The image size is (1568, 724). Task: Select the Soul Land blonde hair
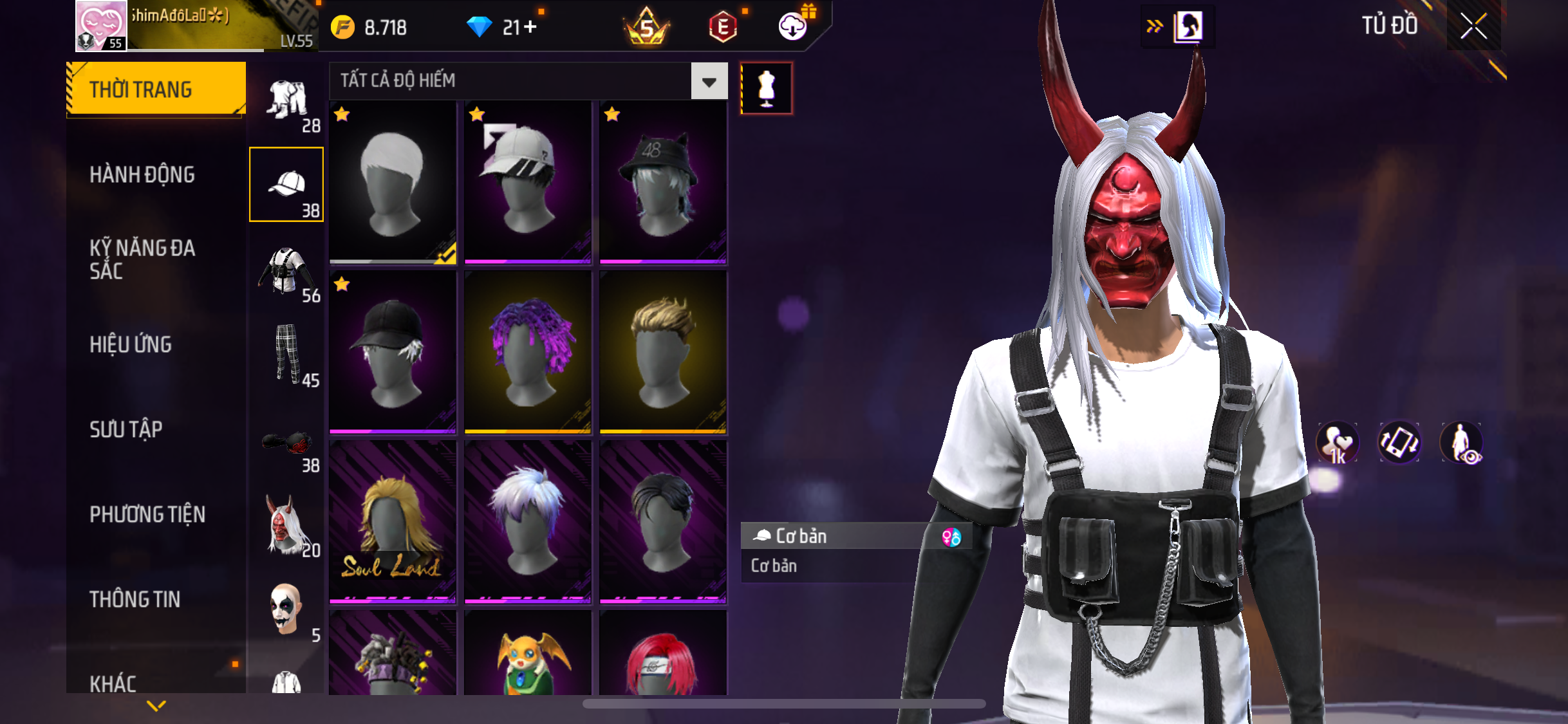(393, 522)
